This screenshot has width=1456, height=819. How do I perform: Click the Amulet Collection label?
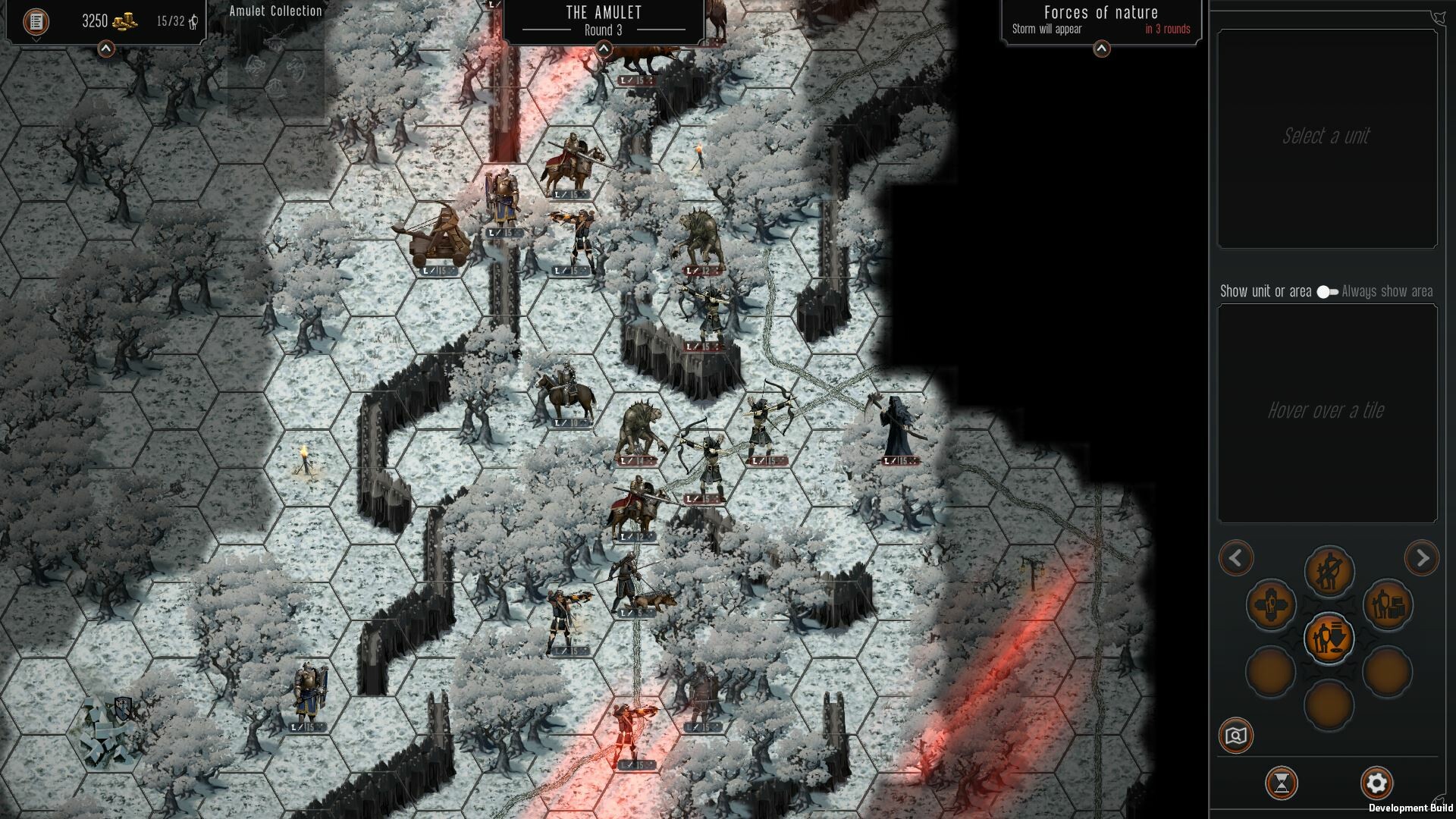(275, 11)
